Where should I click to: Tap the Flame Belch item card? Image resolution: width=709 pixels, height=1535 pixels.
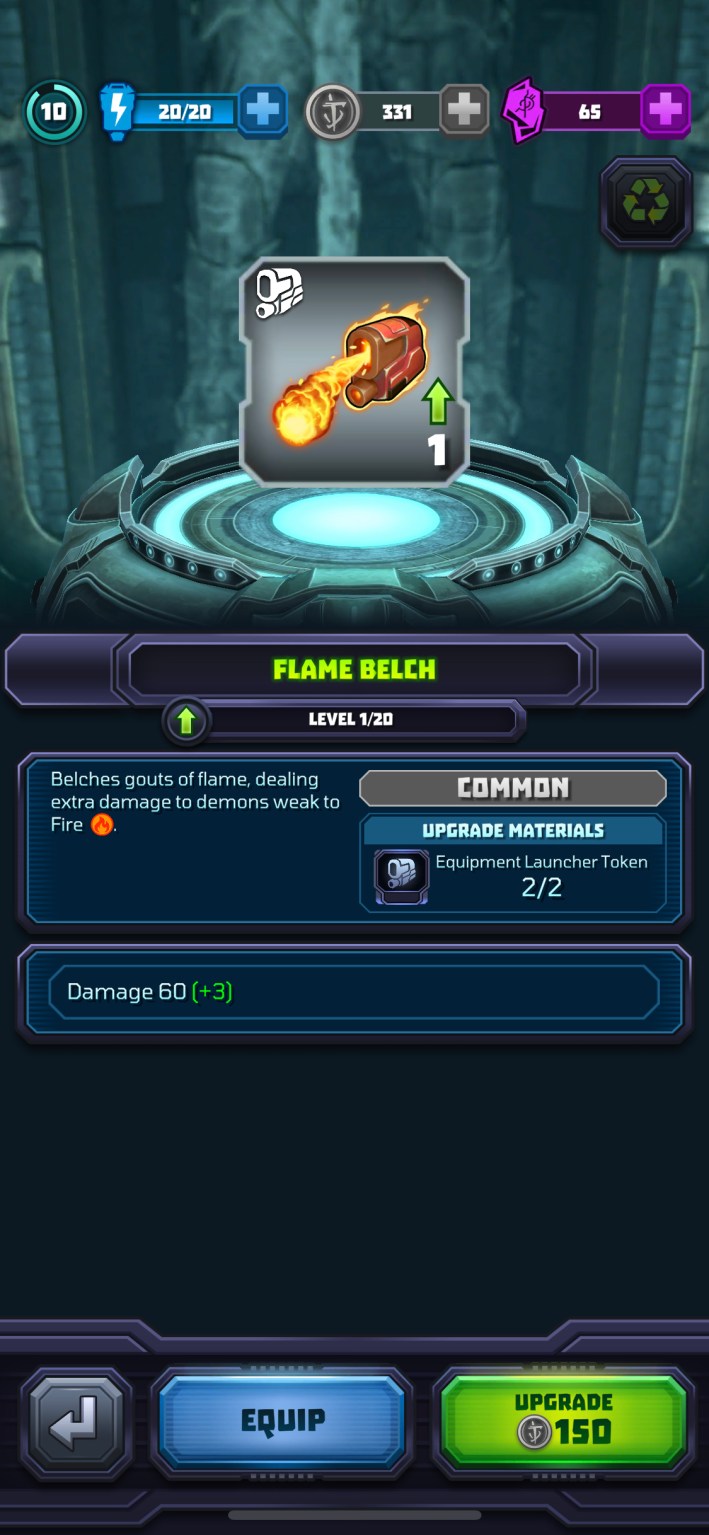[354, 372]
